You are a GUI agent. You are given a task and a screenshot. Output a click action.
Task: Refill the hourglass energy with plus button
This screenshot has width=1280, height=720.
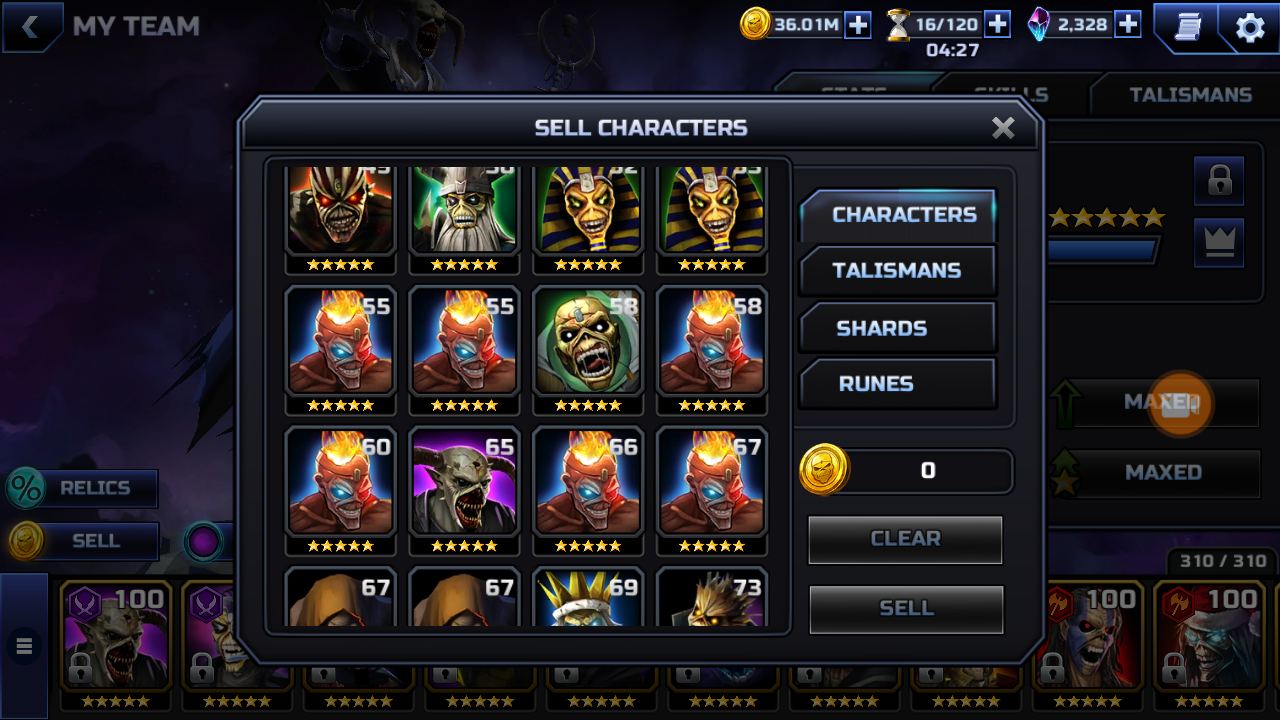coord(997,24)
